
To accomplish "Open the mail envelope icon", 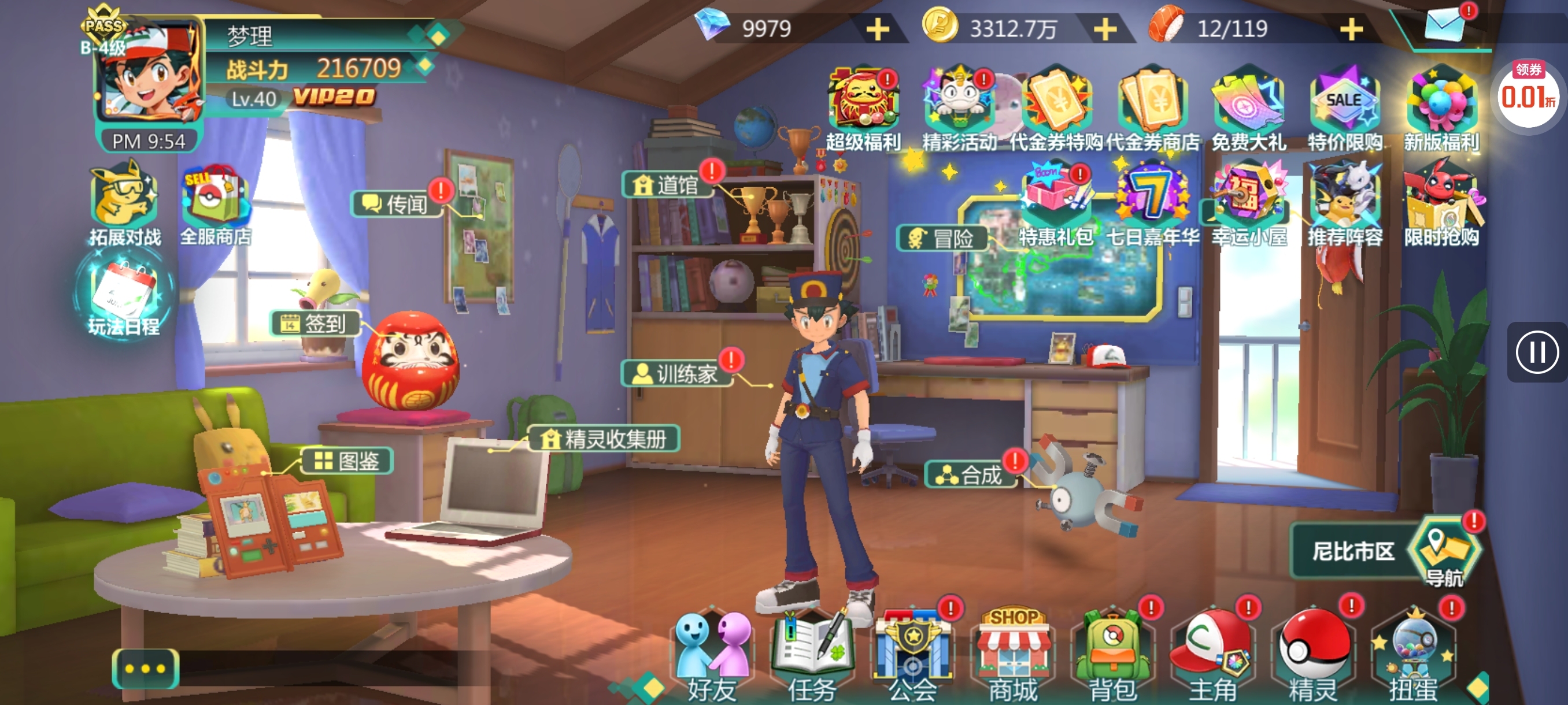I will pos(1444,25).
